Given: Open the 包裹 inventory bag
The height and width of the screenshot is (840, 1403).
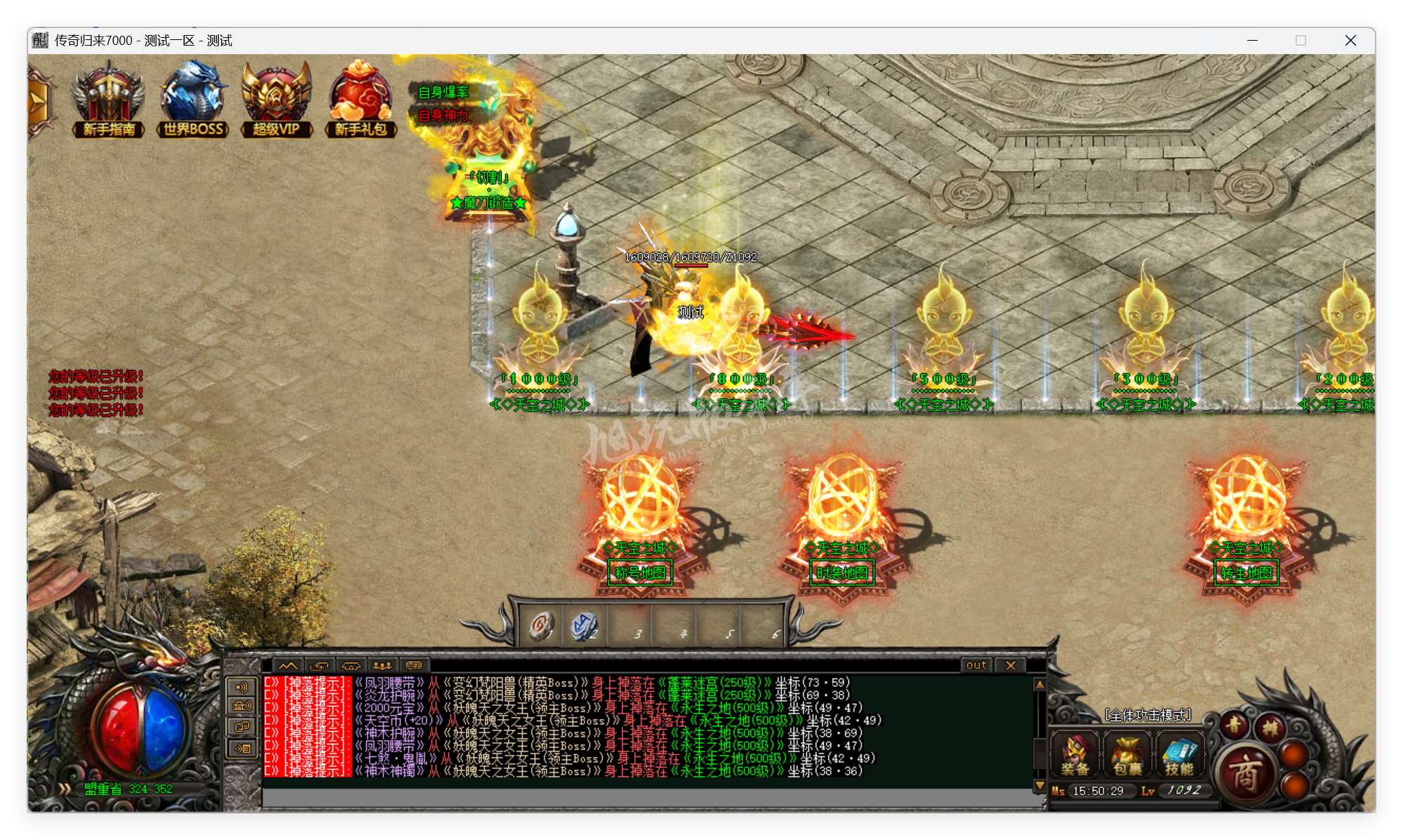Looking at the screenshot, I should pos(1126,754).
